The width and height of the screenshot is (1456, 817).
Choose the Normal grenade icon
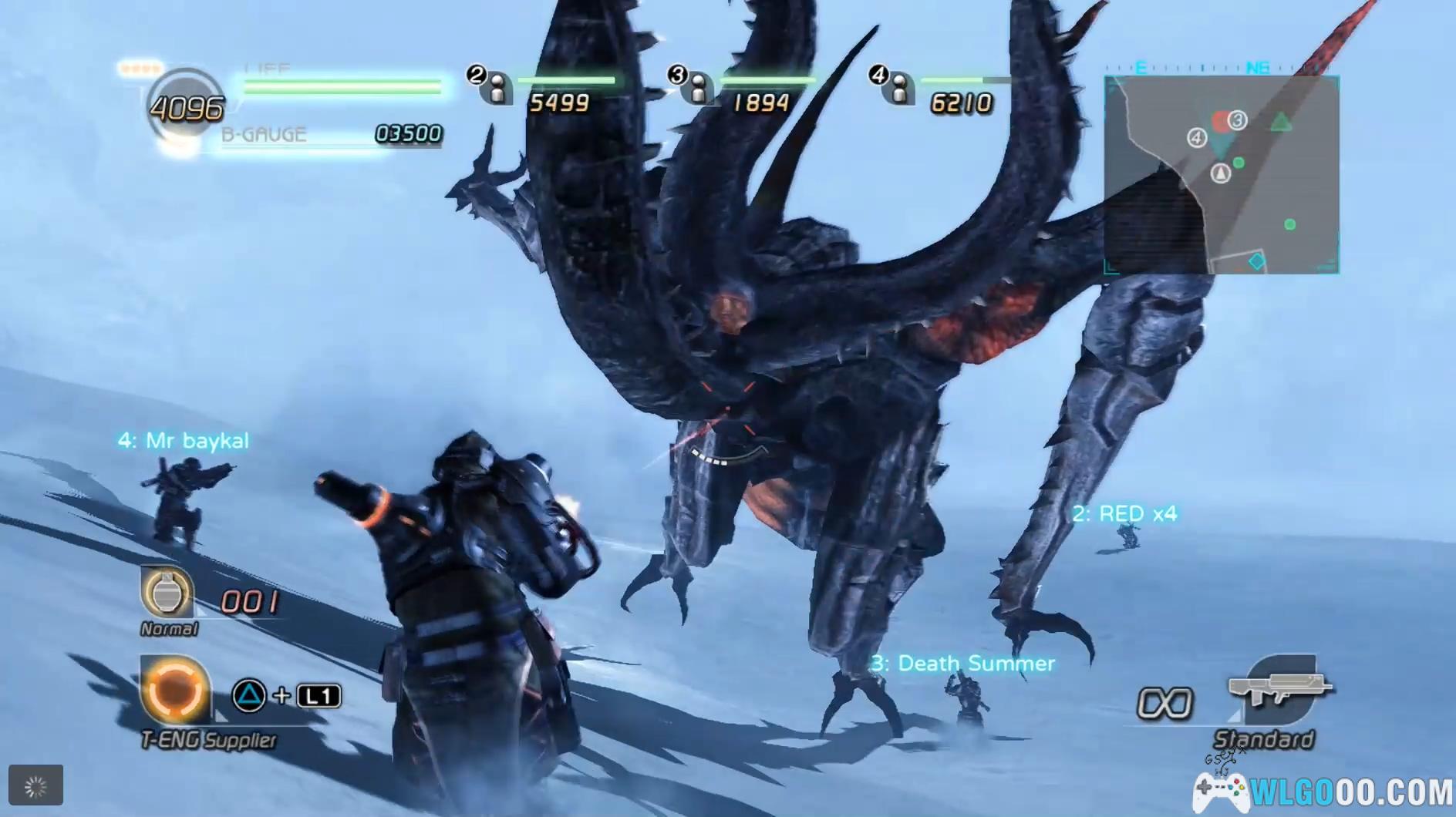(x=165, y=593)
